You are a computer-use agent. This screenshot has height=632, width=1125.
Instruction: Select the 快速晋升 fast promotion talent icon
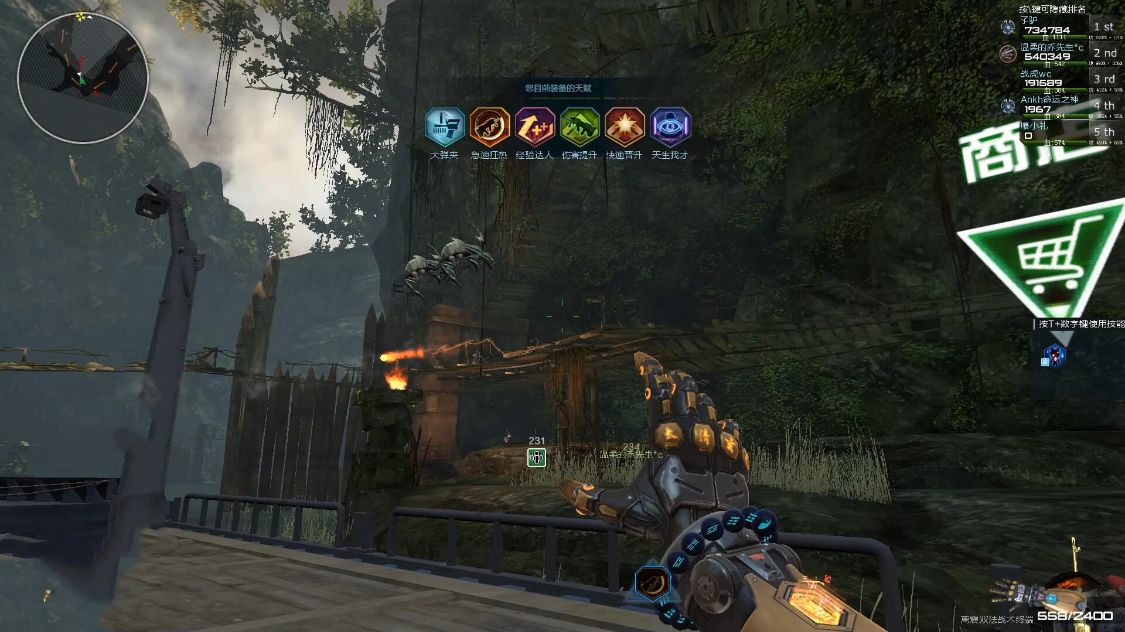(x=625, y=127)
